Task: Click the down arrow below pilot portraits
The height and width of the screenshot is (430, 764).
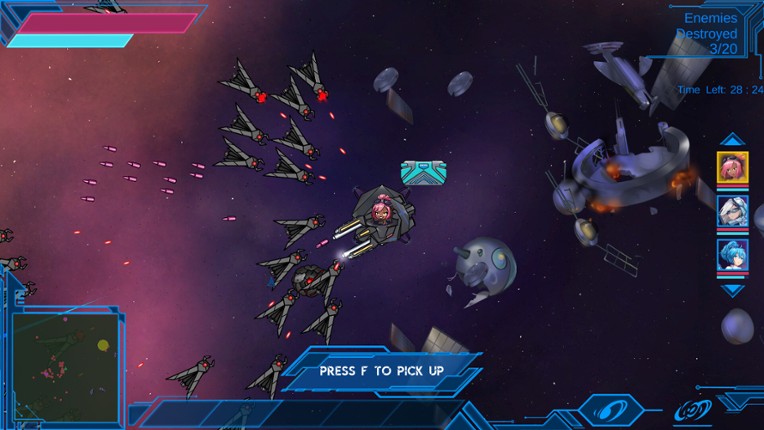Action: (732, 290)
